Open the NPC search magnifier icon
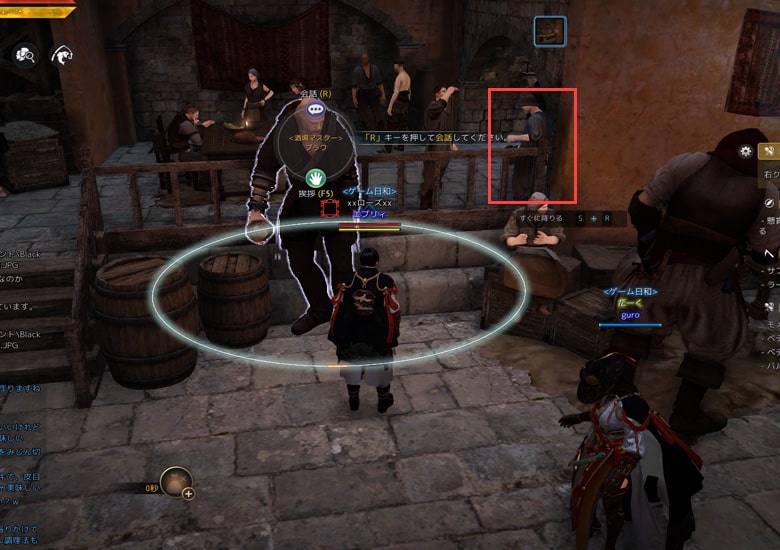780x550 pixels. coord(23,55)
